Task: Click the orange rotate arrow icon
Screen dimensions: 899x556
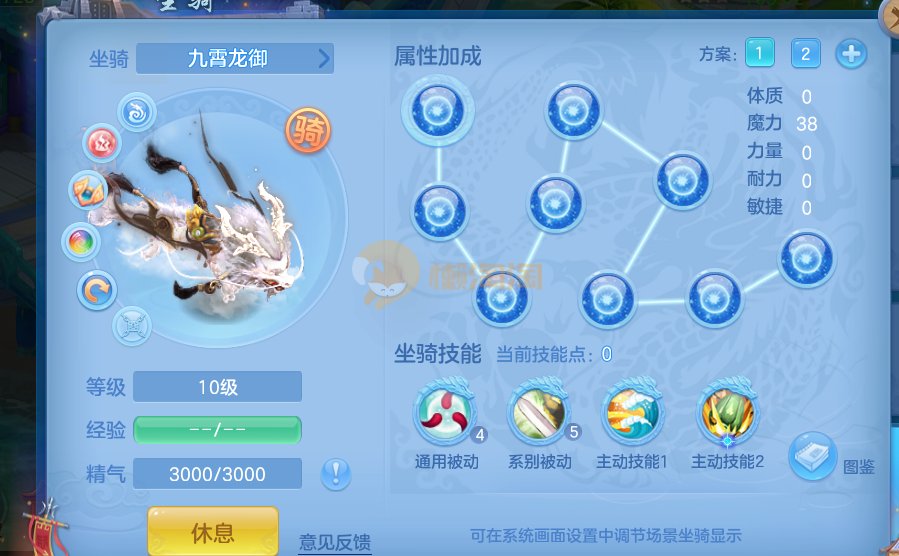Action: click(97, 291)
